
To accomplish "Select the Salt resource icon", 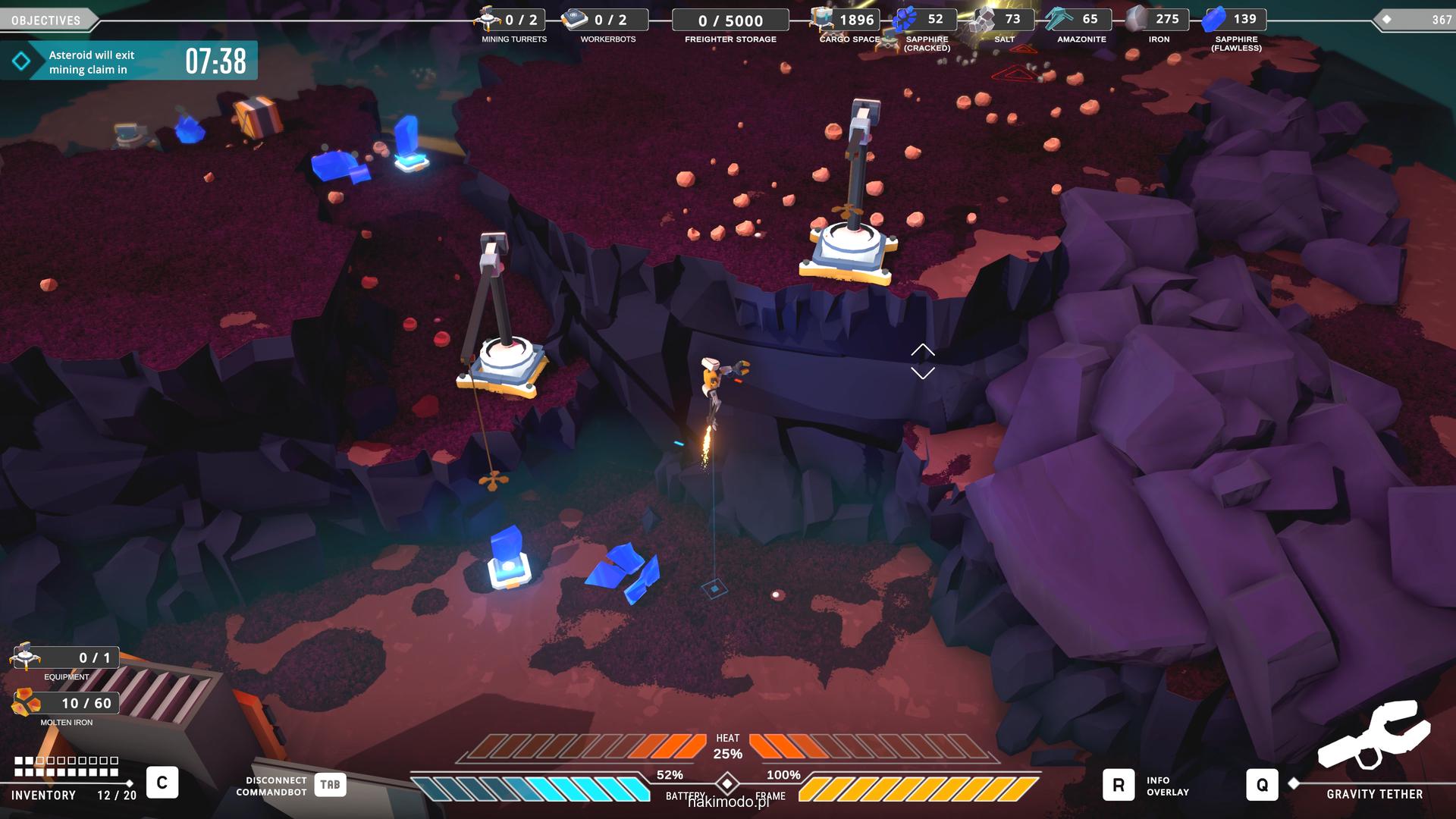I will coord(985,19).
